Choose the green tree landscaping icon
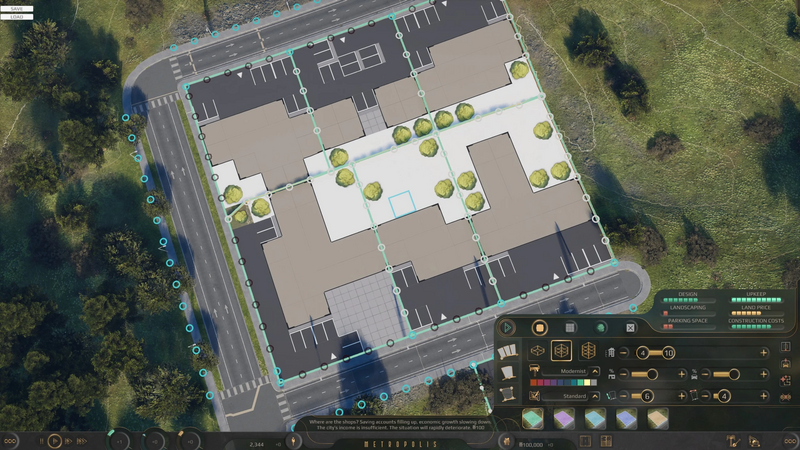The image size is (800, 450). (x=601, y=327)
